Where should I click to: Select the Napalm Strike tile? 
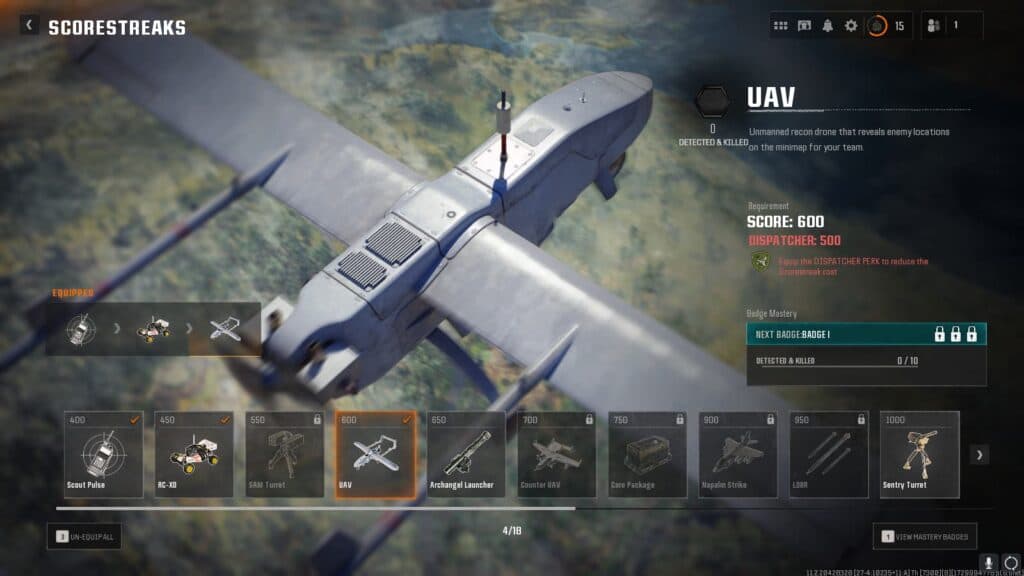[738, 454]
